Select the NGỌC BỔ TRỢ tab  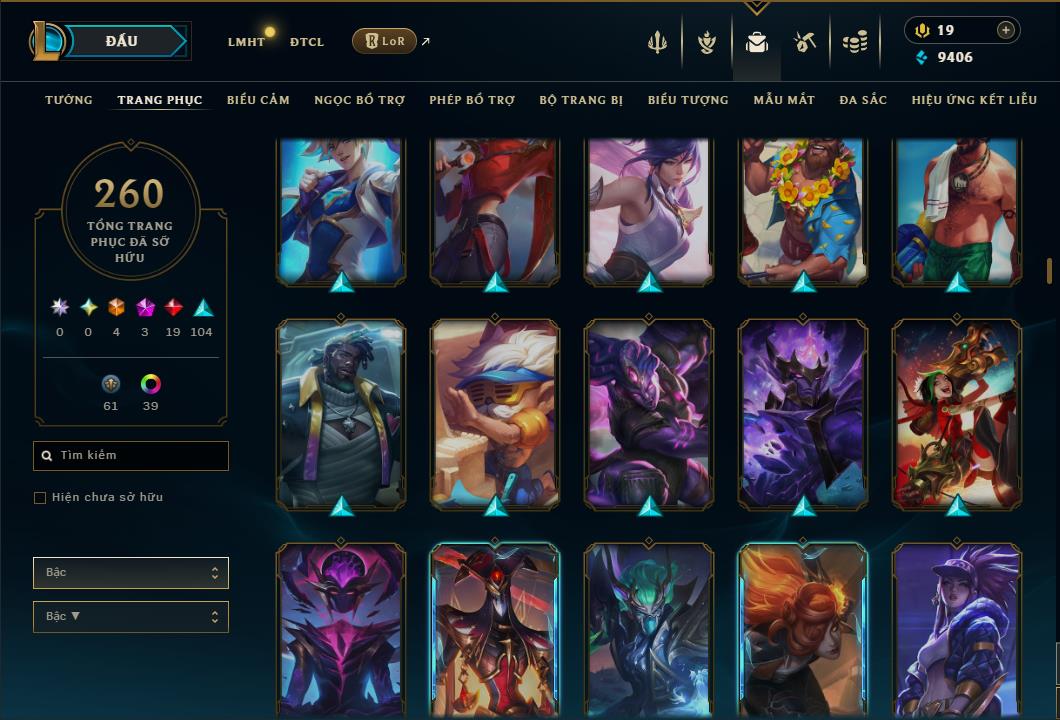click(359, 100)
